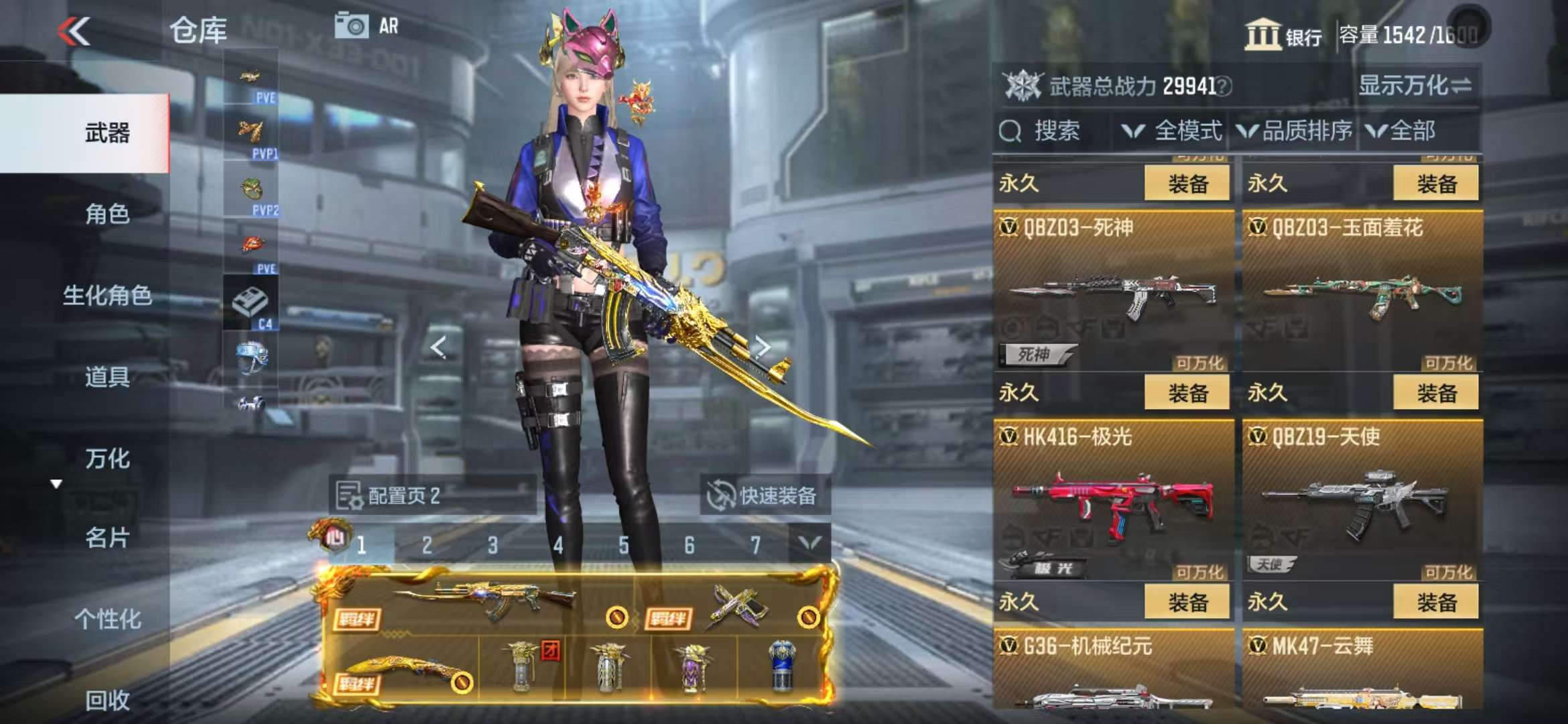Switch to loadout slot 3
1568x724 pixels.
(x=493, y=545)
